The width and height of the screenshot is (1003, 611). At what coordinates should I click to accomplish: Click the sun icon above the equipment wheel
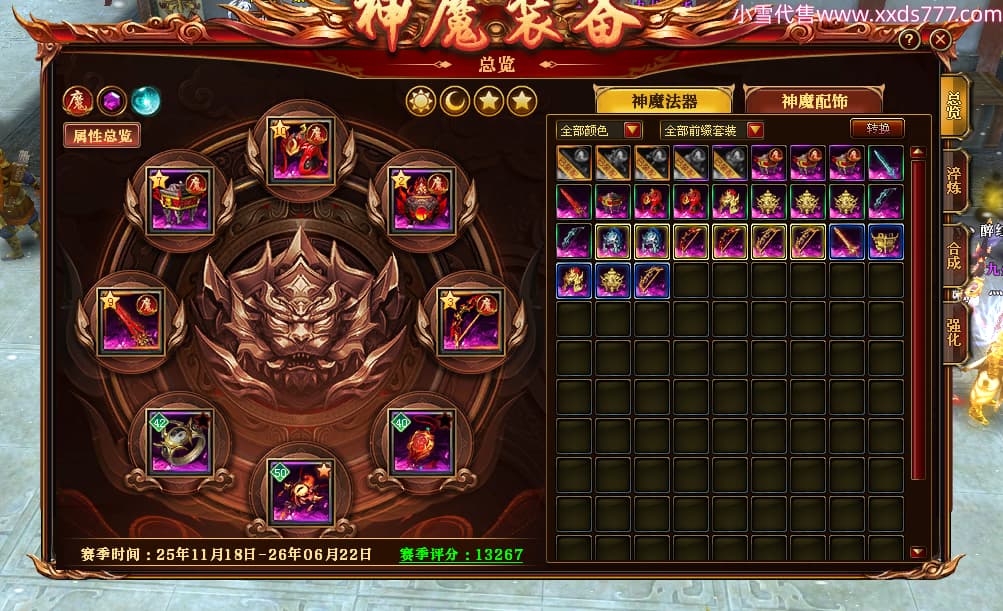(x=421, y=101)
